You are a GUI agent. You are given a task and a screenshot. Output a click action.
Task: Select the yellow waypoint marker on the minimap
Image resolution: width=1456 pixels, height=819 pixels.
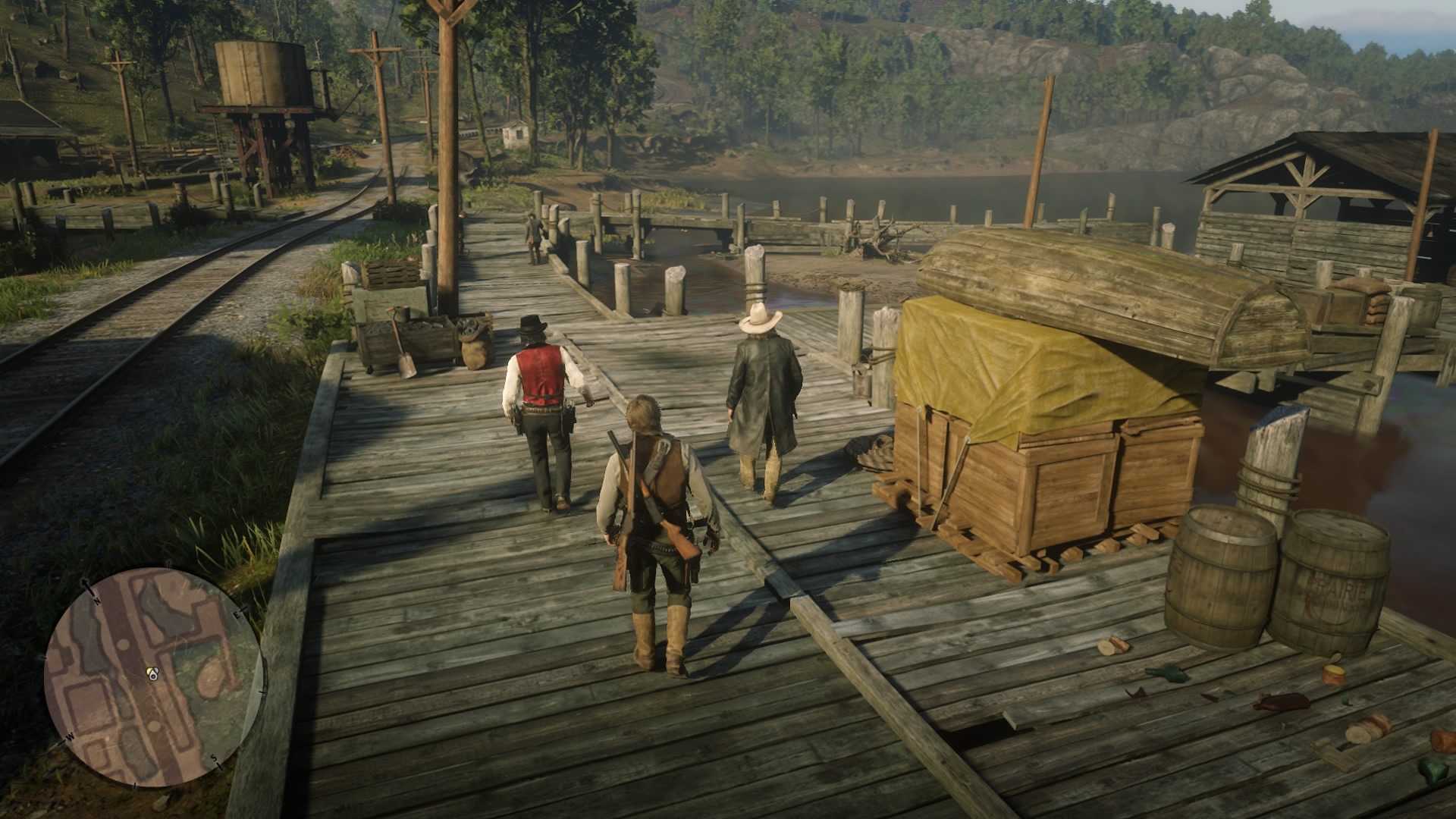[x=151, y=670]
